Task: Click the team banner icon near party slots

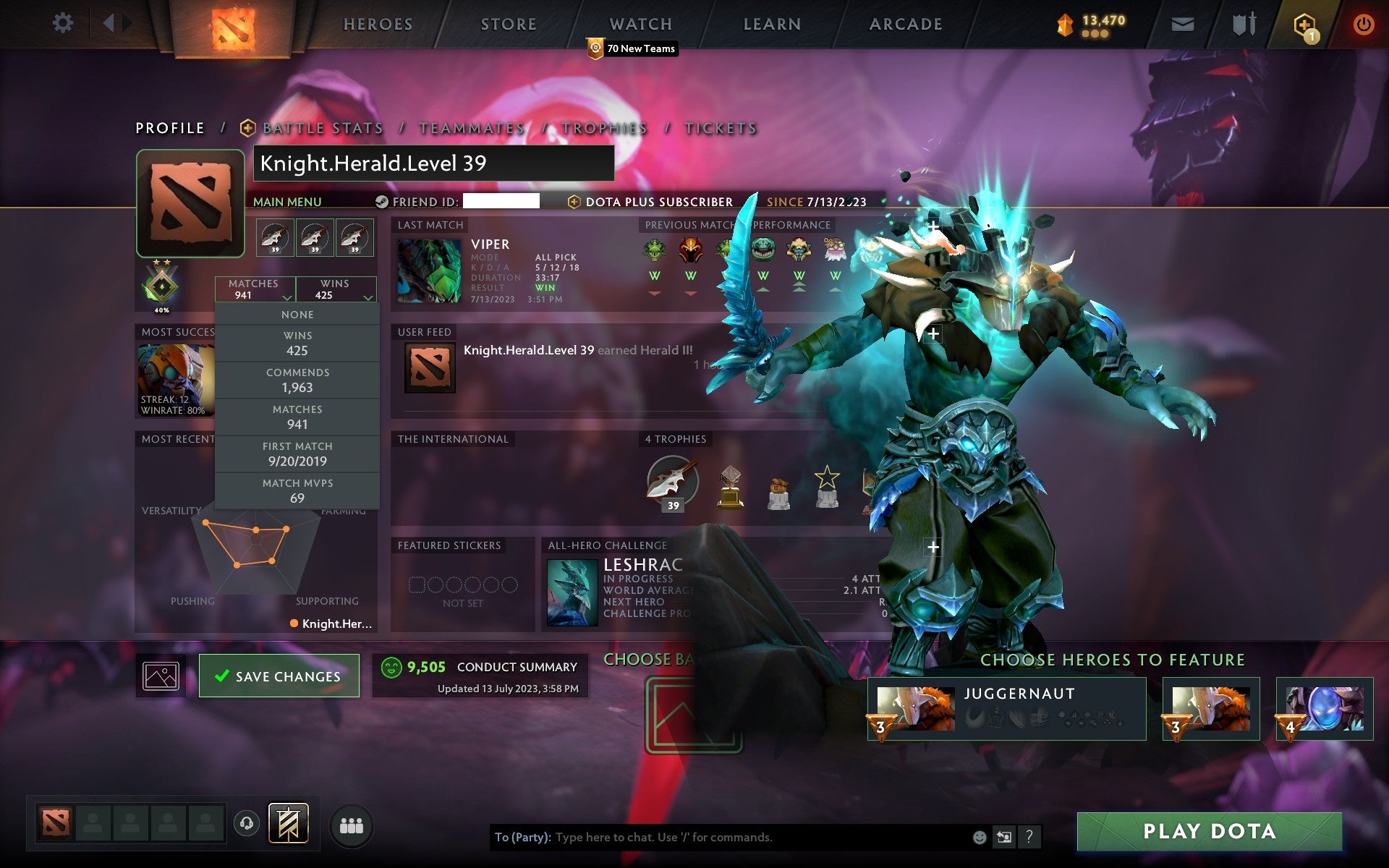Action: coord(289,823)
